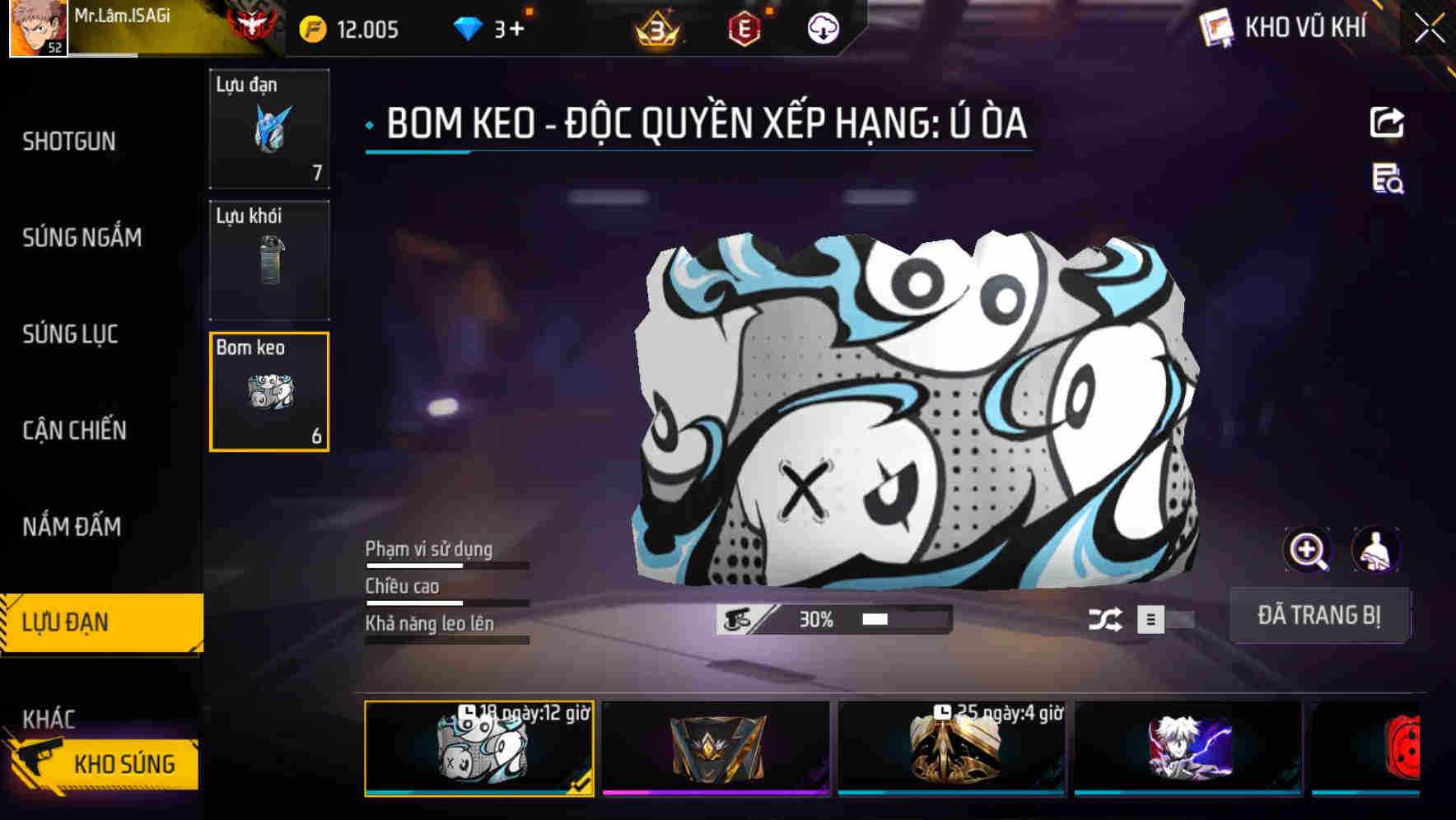Open the share icon near Kho Vũ Khí title

click(x=1388, y=122)
